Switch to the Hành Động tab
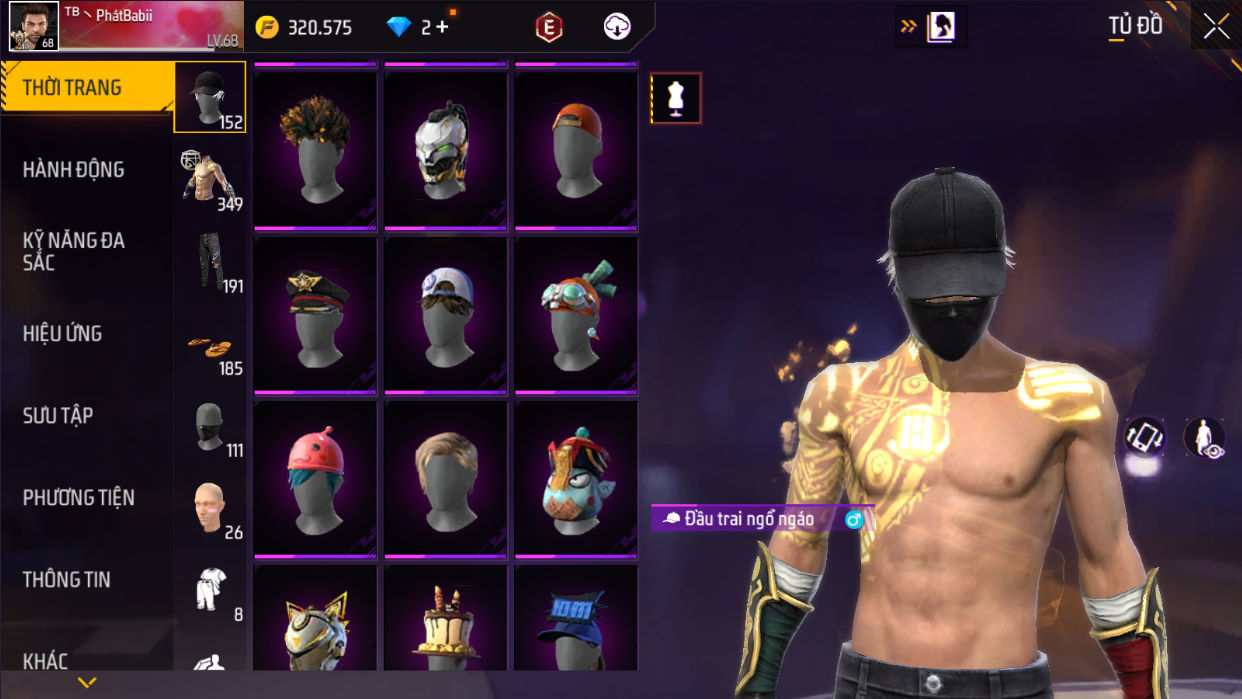The image size is (1242, 699). point(74,170)
